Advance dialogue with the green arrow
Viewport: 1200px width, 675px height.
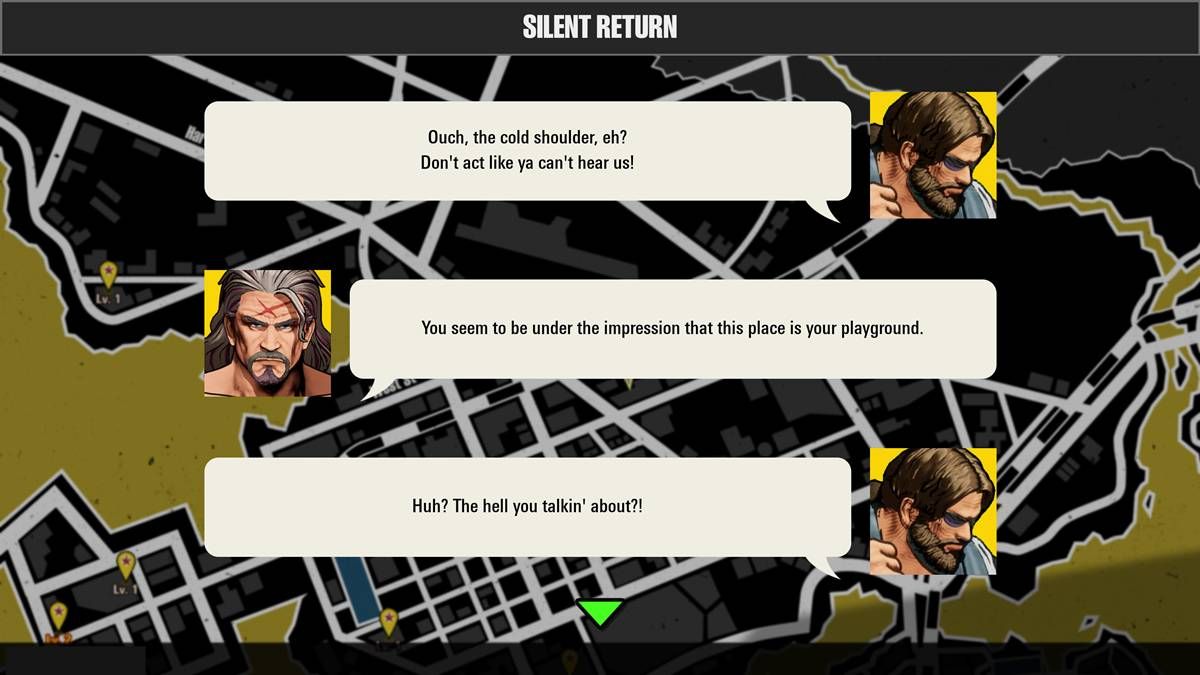click(600, 611)
